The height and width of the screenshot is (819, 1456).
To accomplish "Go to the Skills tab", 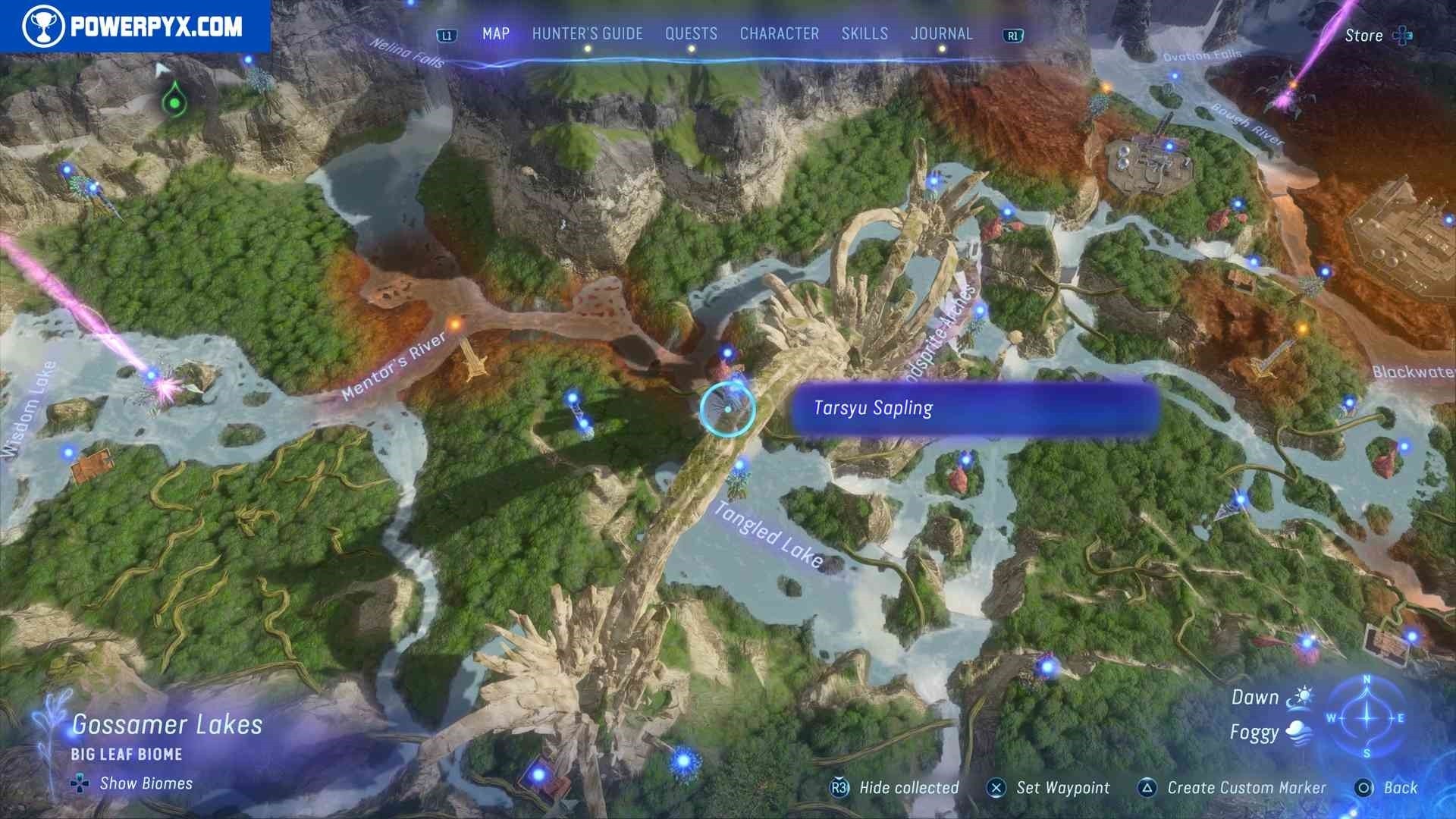I will click(864, 34).
